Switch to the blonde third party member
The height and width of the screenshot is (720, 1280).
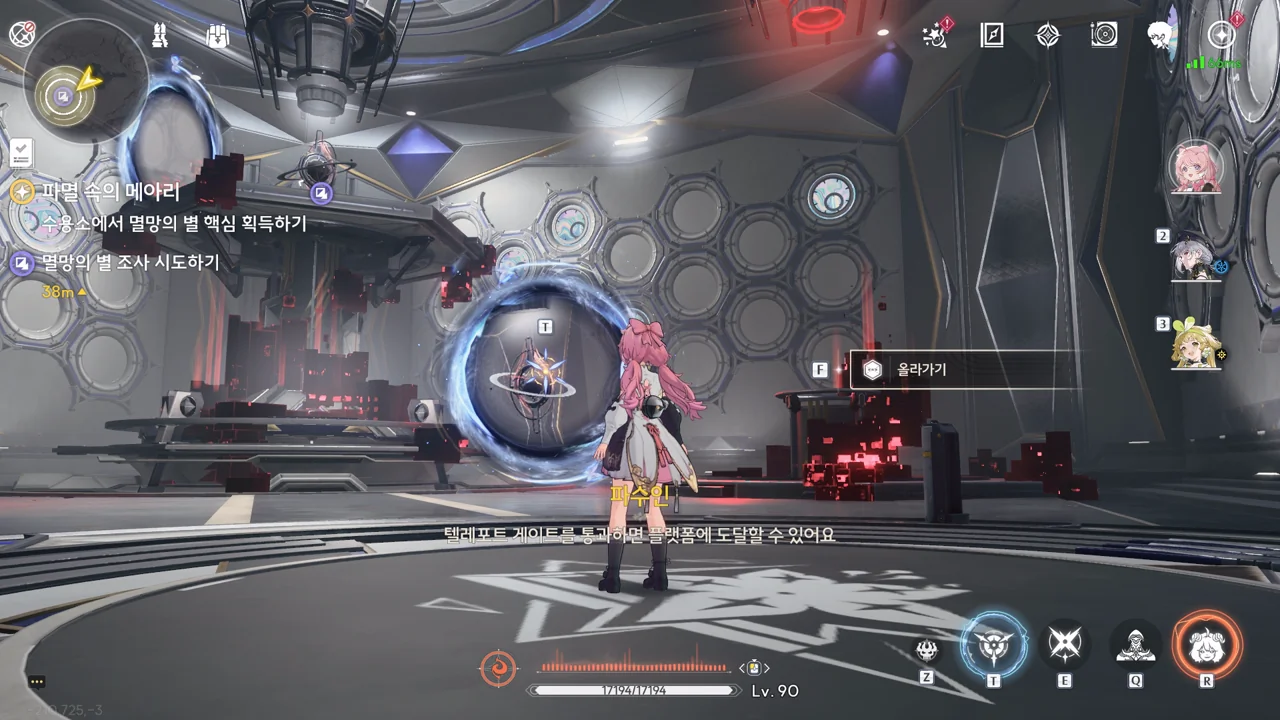pos(1196,345)
